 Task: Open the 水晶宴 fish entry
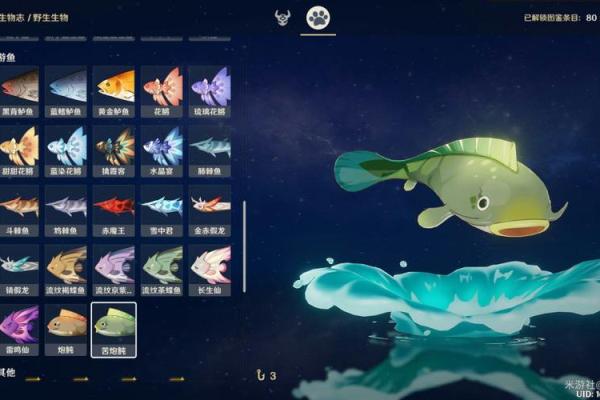point(162,147)
